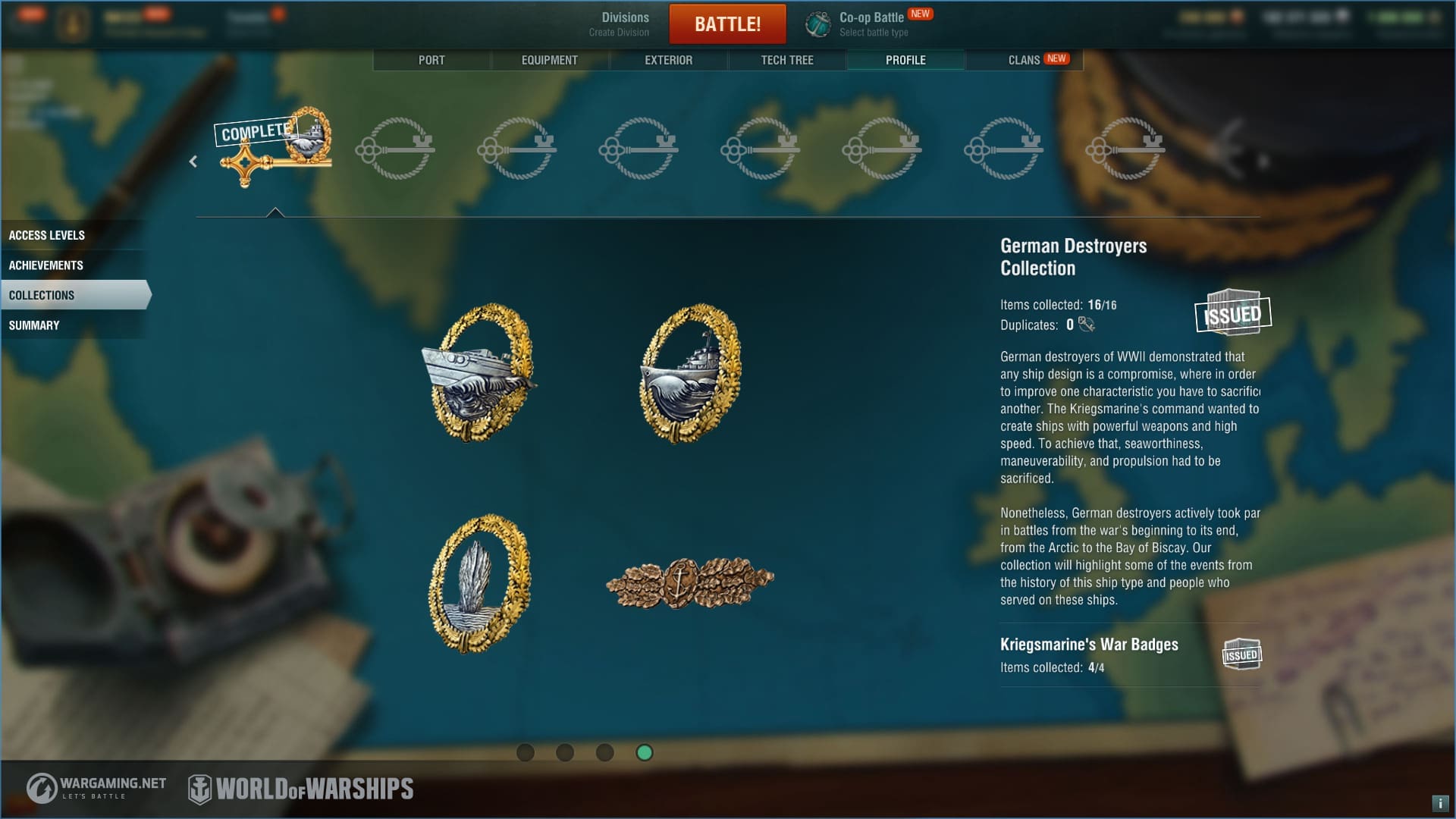Show the Achievements section

click(46, 265)
